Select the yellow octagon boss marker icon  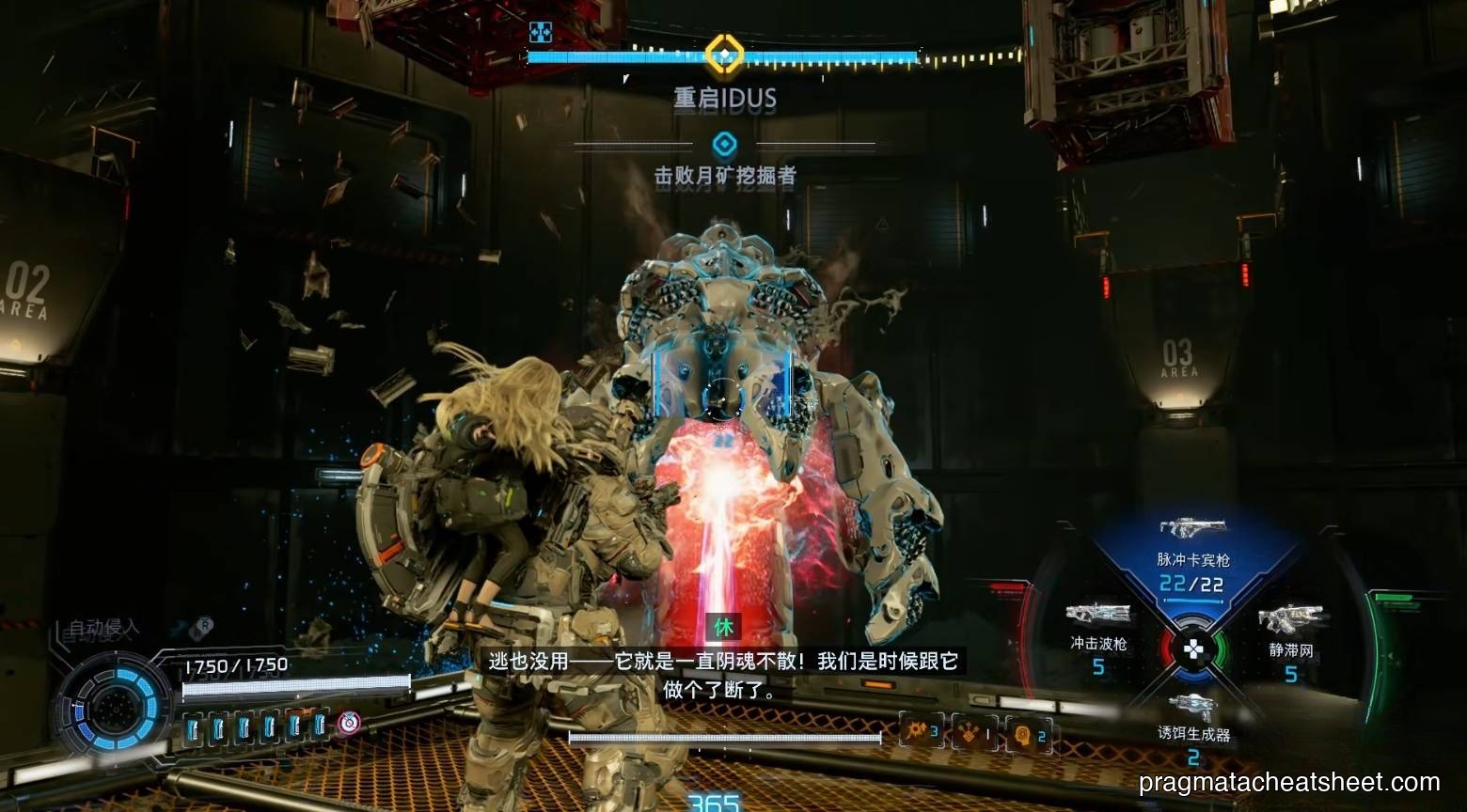(x=724, y=55)
